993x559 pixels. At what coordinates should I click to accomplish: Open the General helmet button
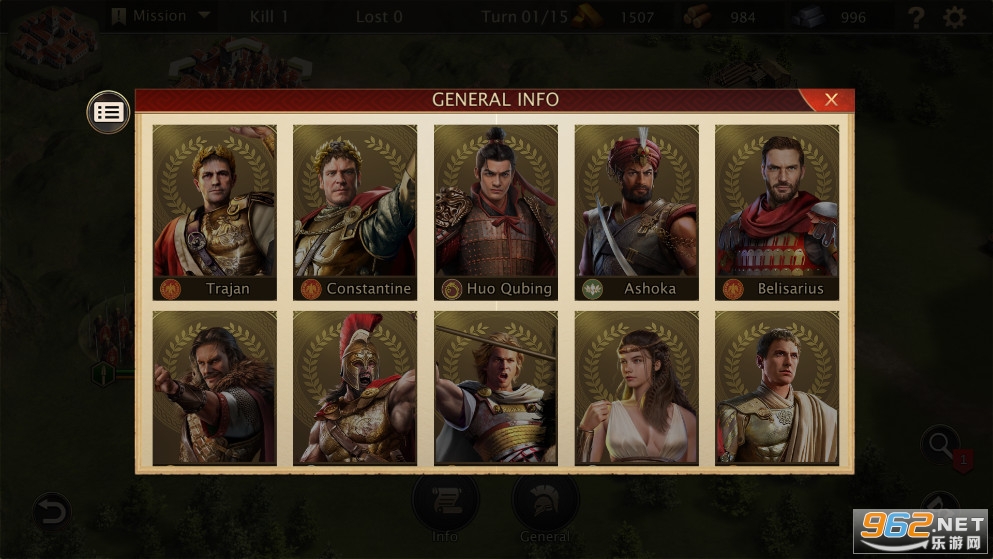point(545,505)
